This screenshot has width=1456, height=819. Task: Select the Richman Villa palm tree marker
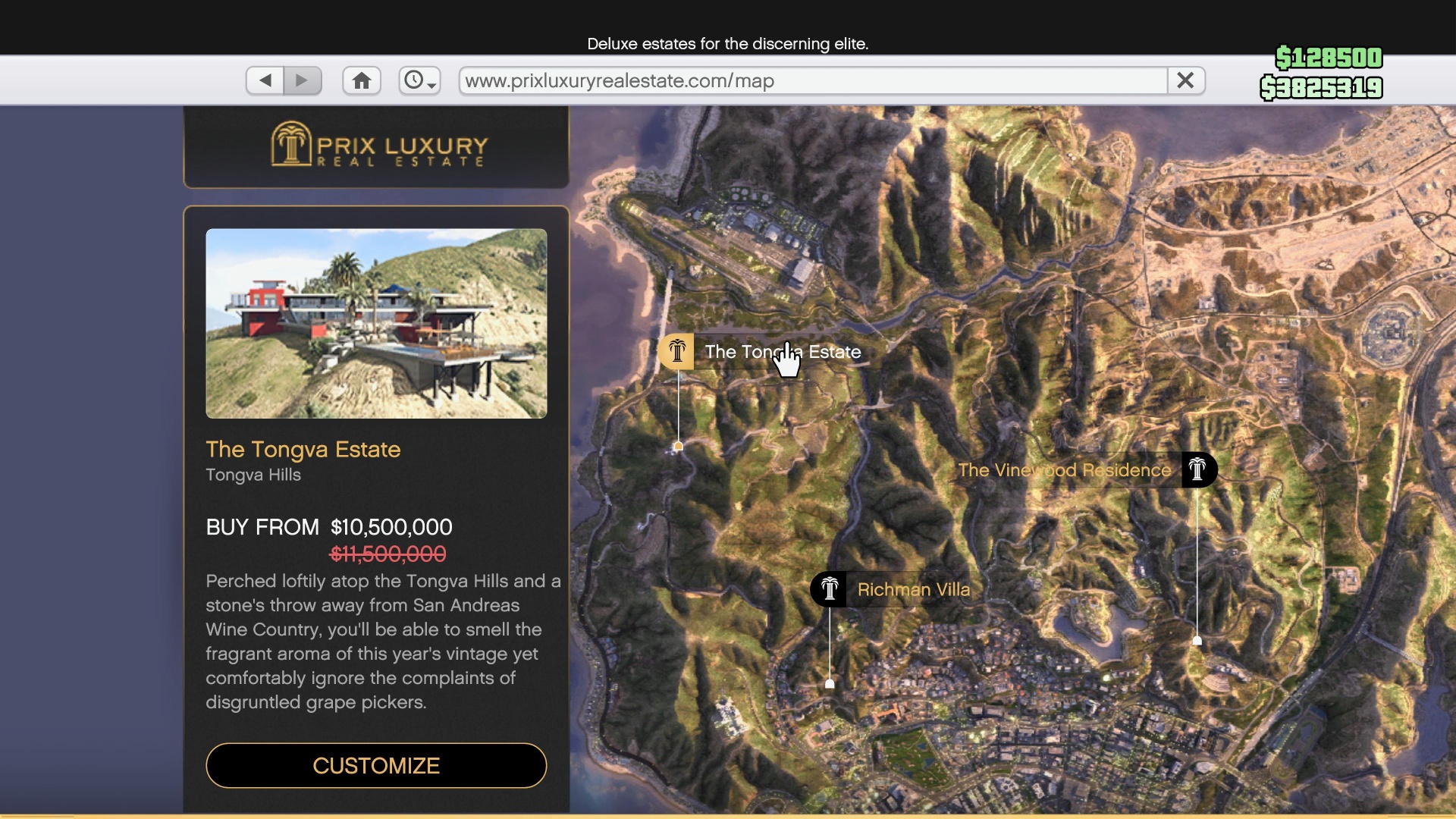pos(829,589)
